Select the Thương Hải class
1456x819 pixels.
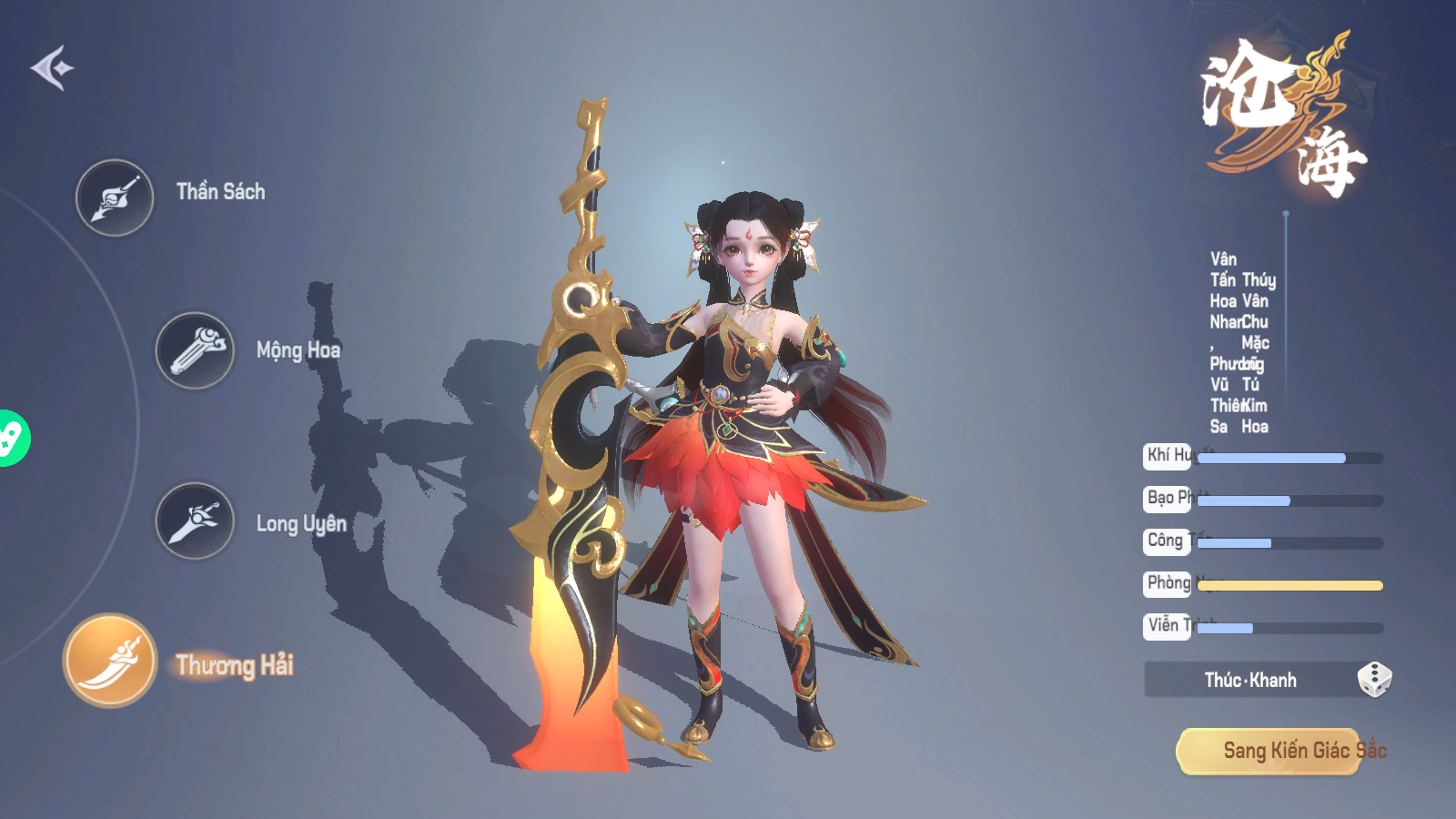coord(110,661)
